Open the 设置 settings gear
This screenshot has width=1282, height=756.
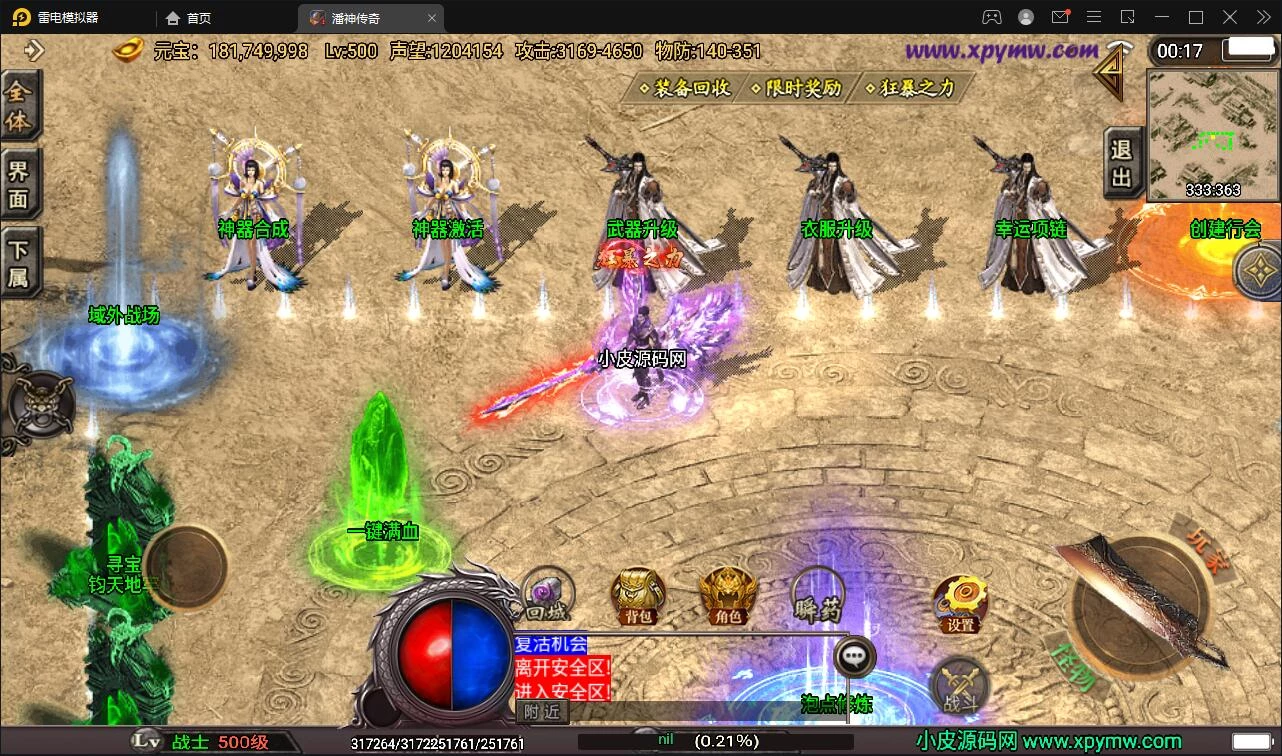click(960, 603)
